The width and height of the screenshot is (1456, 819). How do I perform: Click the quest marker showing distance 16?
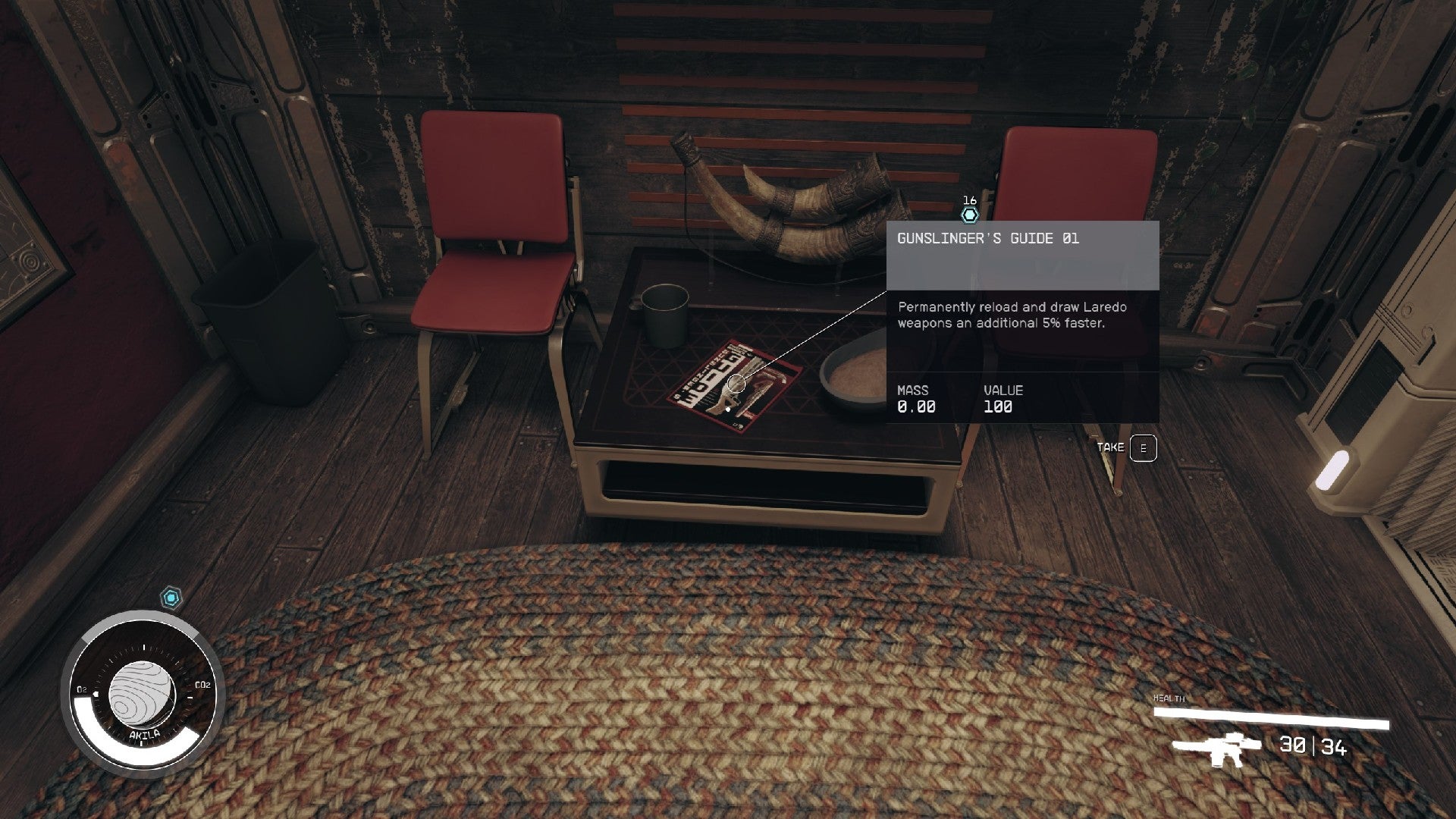[969, 215]
